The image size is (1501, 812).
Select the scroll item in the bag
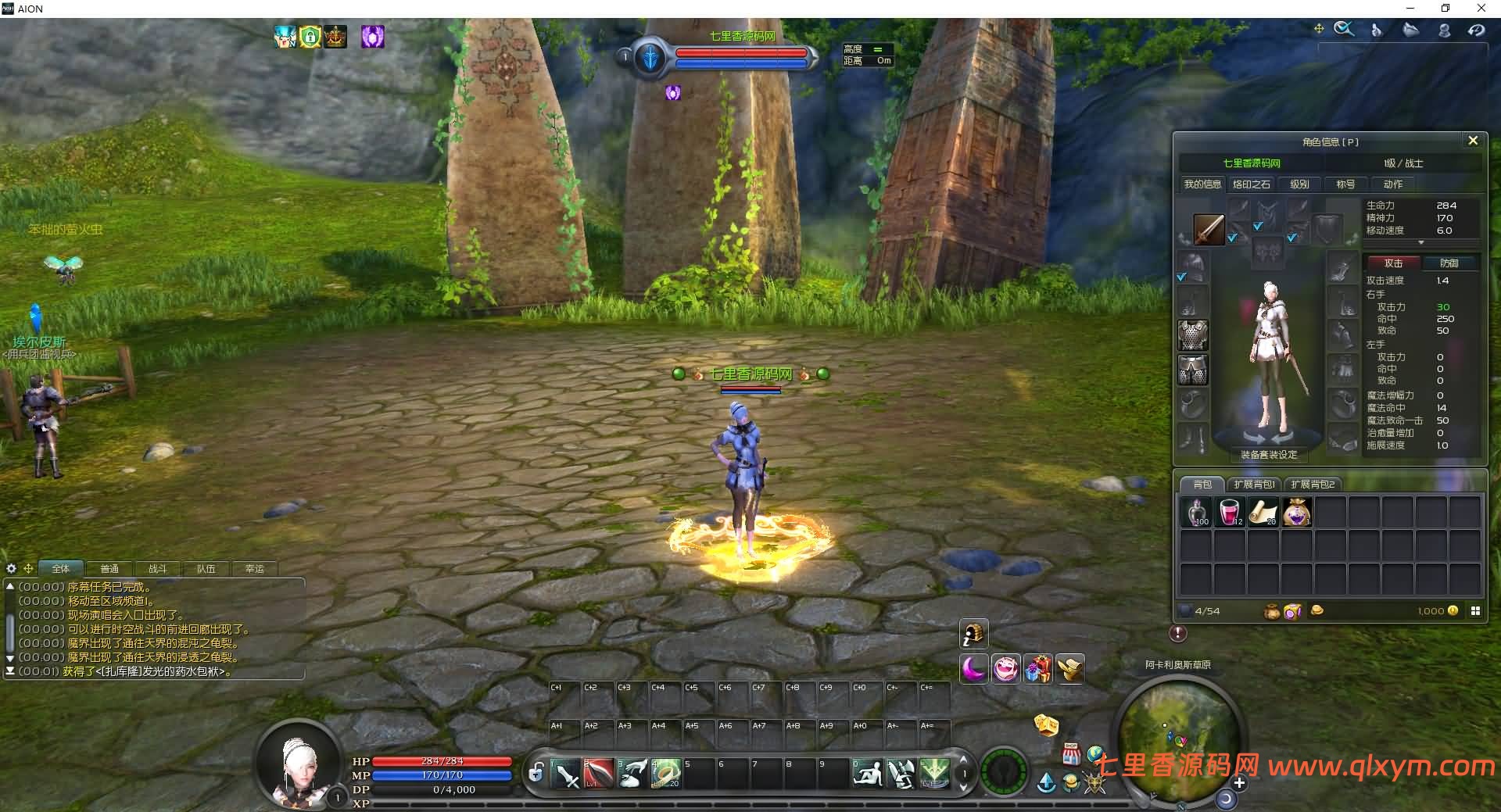point(1263,513)
